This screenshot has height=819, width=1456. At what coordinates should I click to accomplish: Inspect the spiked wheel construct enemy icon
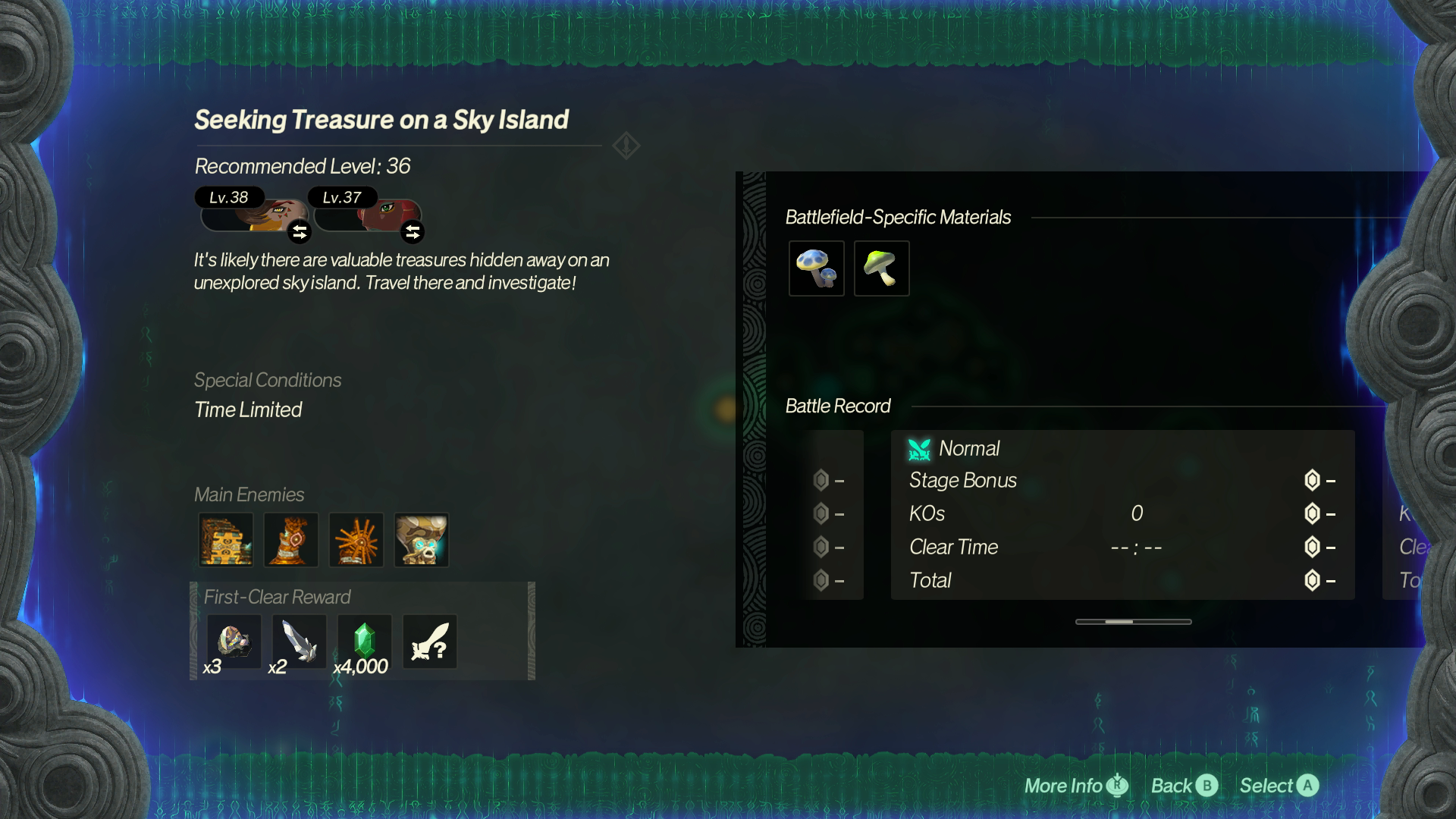pyautogui.click(x=356, y=540)
